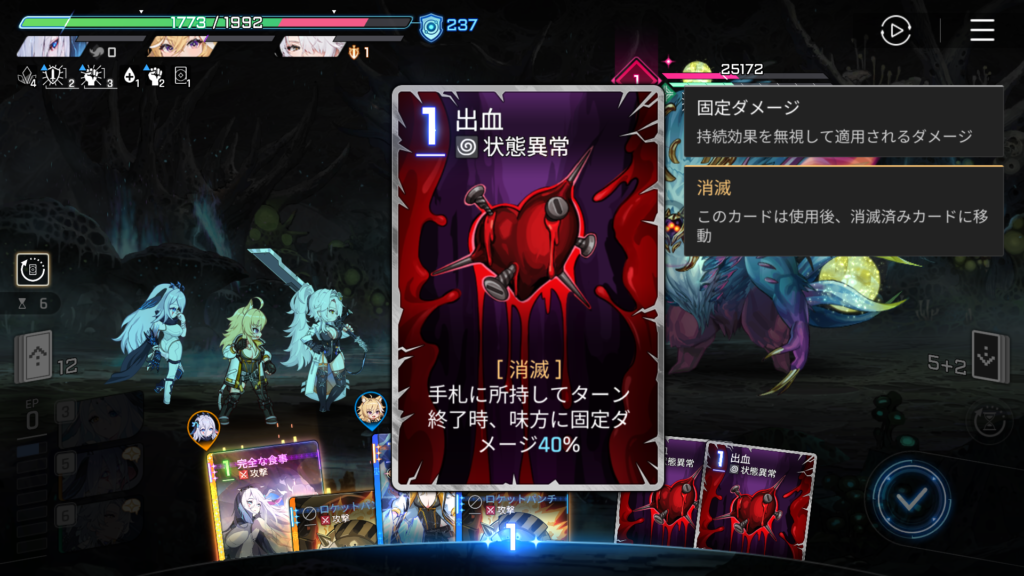Select the blonde character portrait
This screenshot has width=1024, height=576.
178,46
